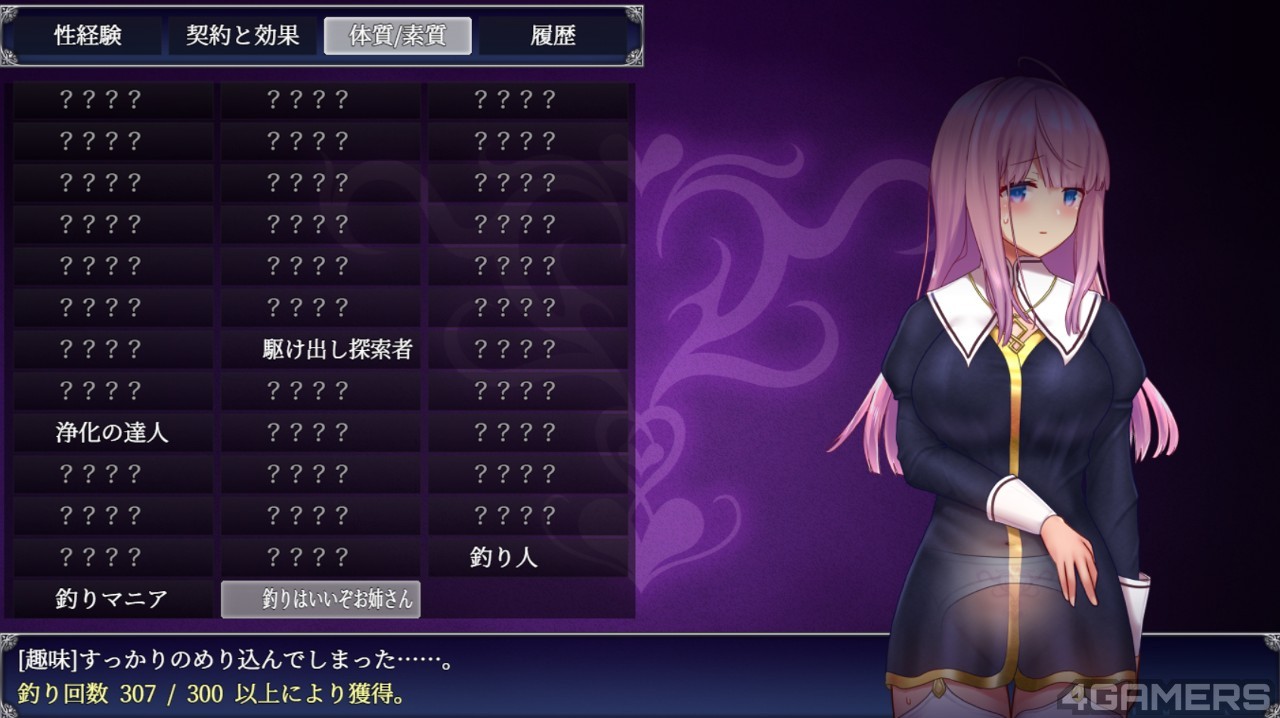Viewport: 1280px width, 718px height.
Task: Select the 駆け出し探索者 trait entry
Action: (x=321, y=349)
